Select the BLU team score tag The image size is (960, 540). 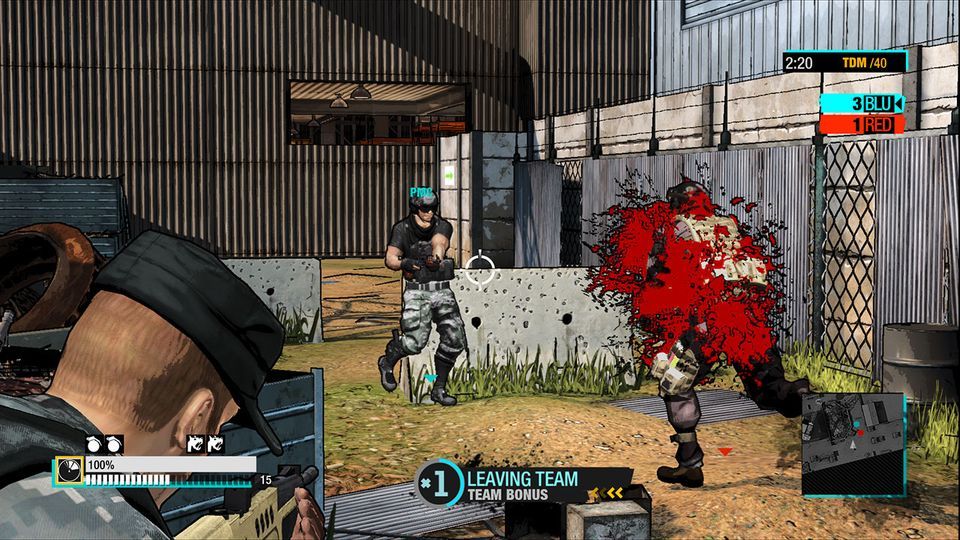pyautogui.click(x=861, y=103)
